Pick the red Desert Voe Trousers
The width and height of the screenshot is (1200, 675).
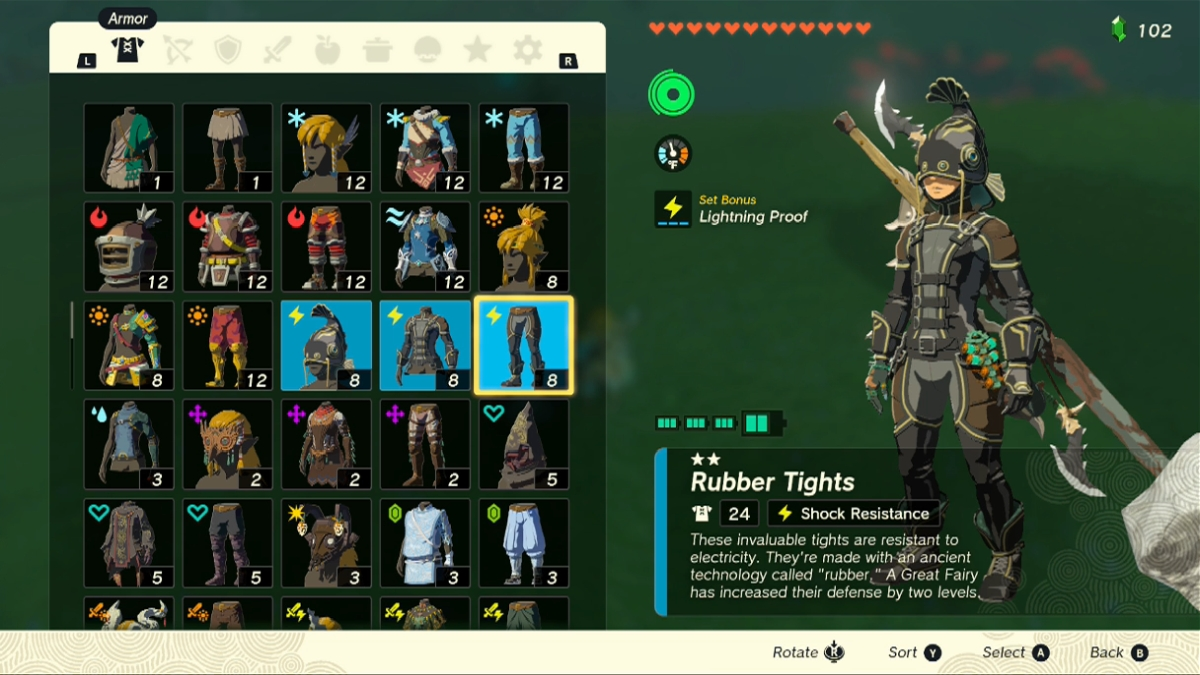pyautogui.click(x=227, y=345)
